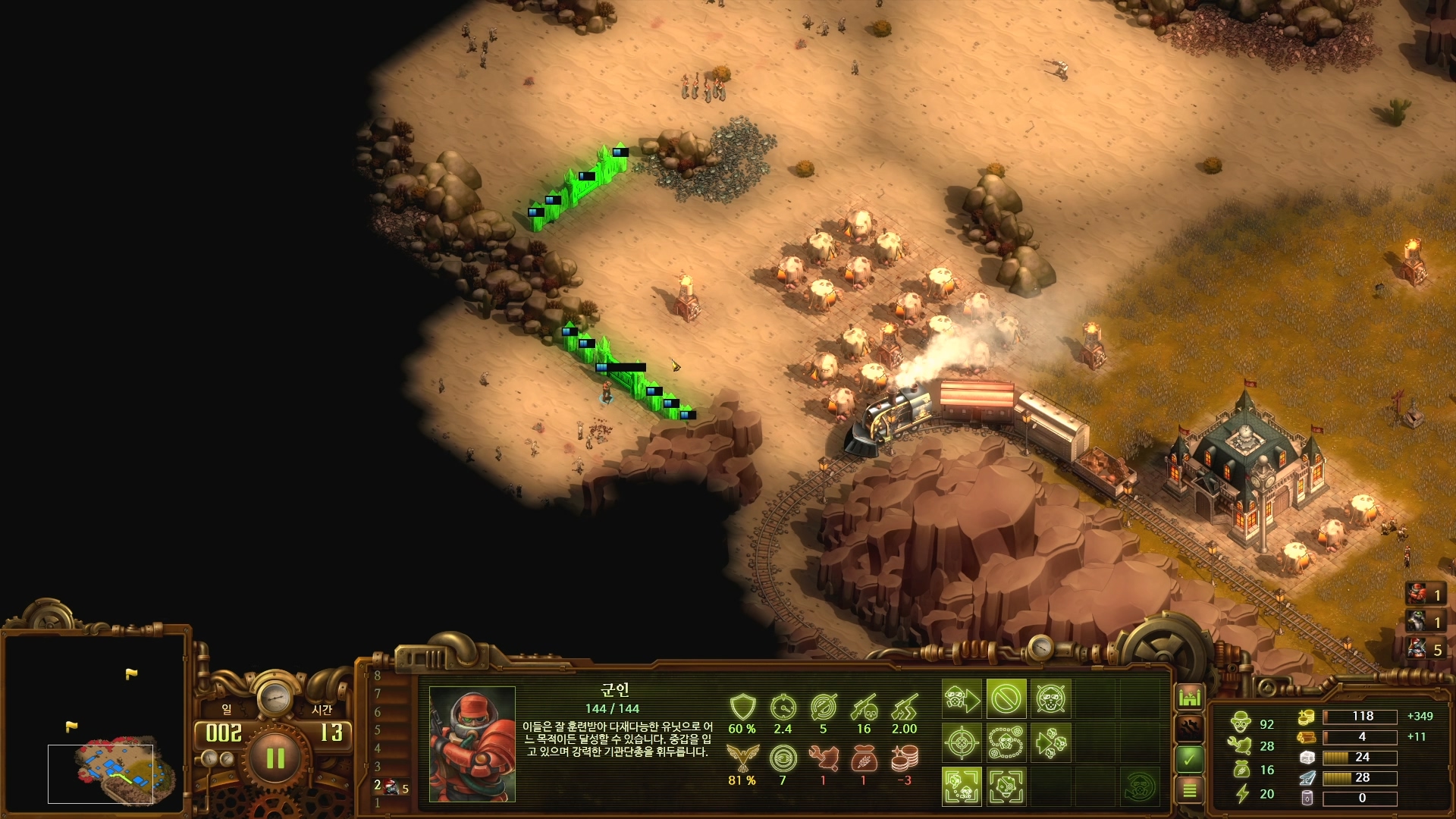The height and width of the screenshot is (819, 1456).
Task: Click the selected soldier portrait
Action: click(472, 744)
